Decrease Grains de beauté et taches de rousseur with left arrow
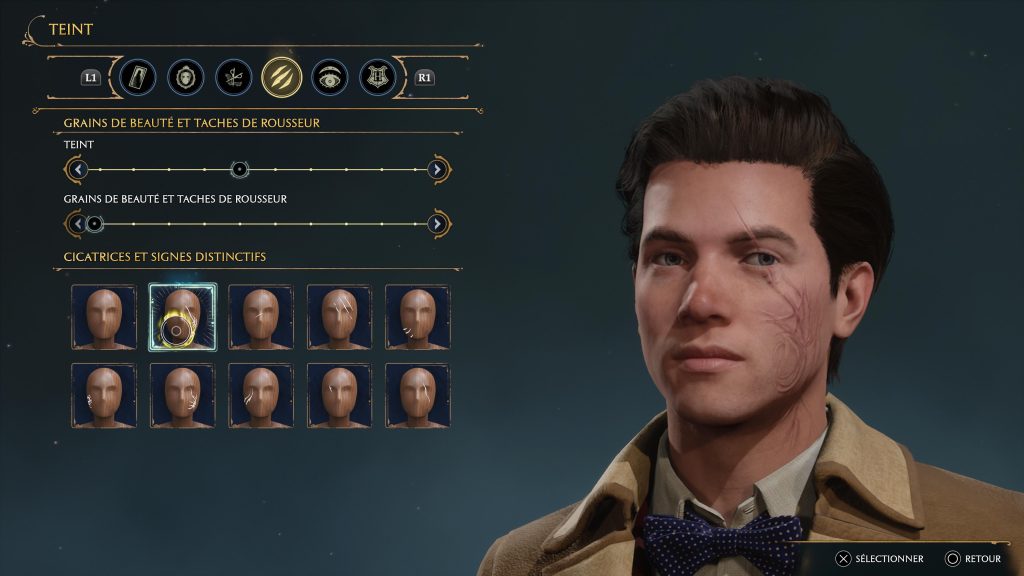The width and height of the screenshot is (1024, 576). click(77, 223)
